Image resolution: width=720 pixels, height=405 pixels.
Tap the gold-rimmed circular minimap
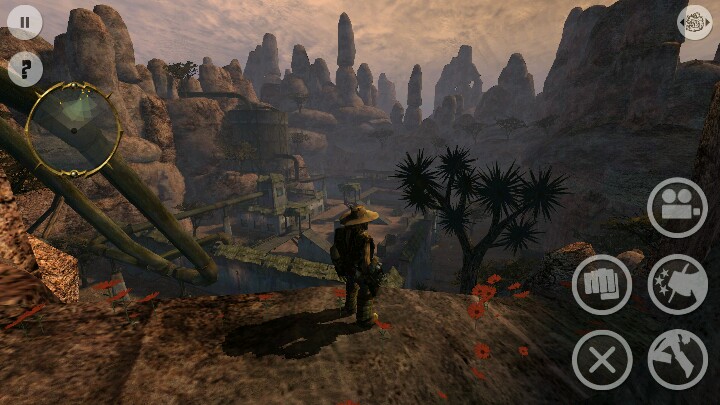(x=73, y=128)
